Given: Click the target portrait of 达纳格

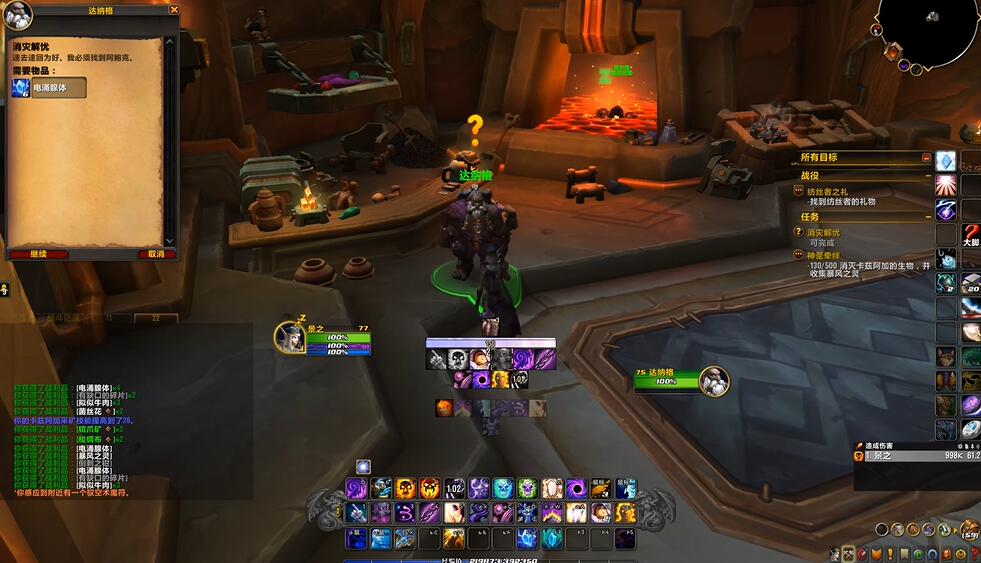Looking at the screenshot, I should point(713,380).
